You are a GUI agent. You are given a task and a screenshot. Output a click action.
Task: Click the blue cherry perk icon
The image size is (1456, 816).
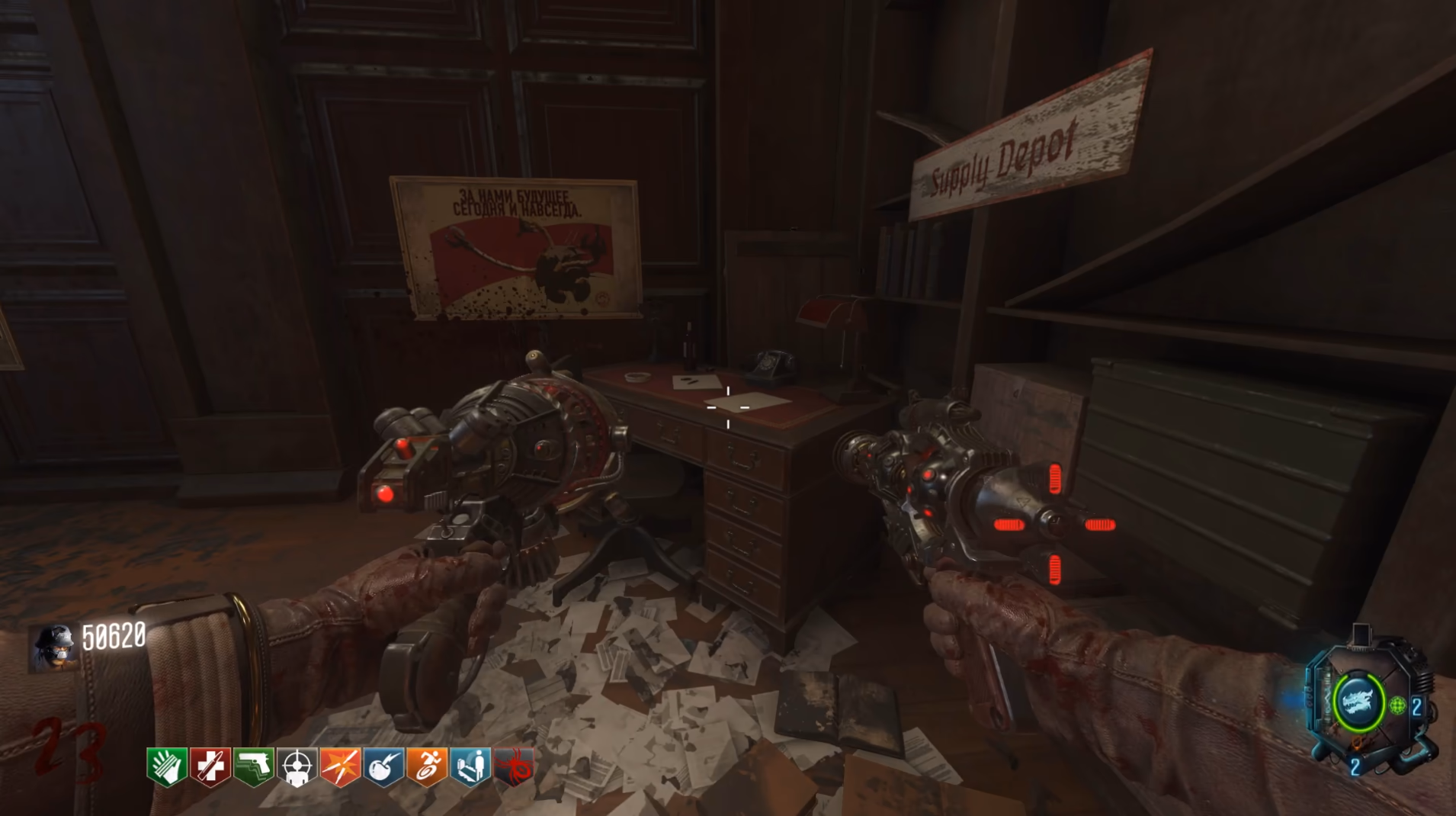tap(383, 766)
